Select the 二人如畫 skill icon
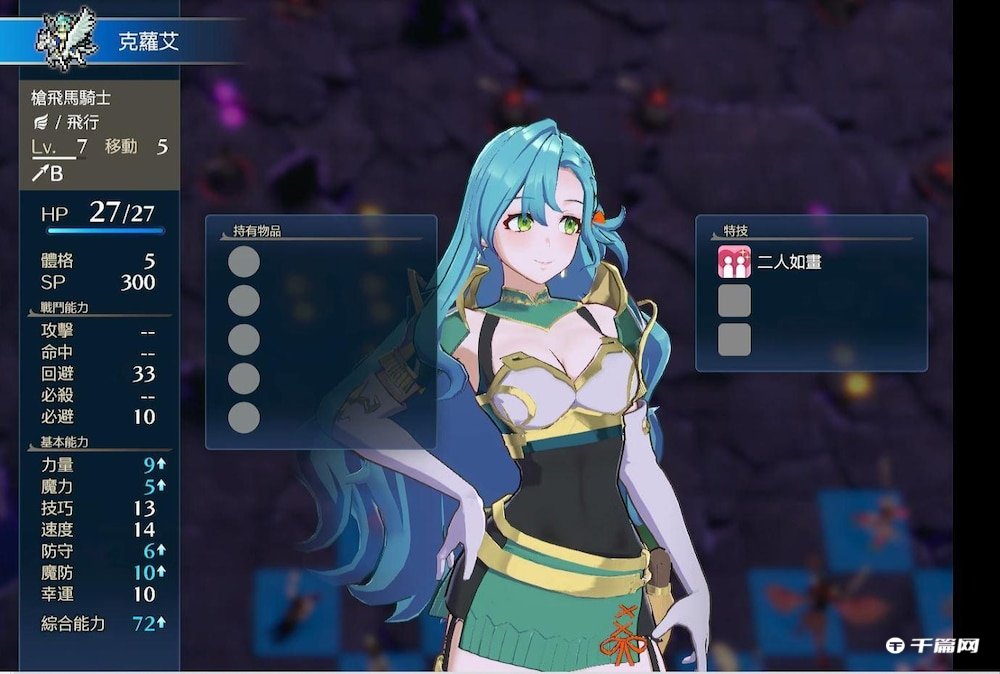This screenshot has width=1000, height=674. coord(734,262)
